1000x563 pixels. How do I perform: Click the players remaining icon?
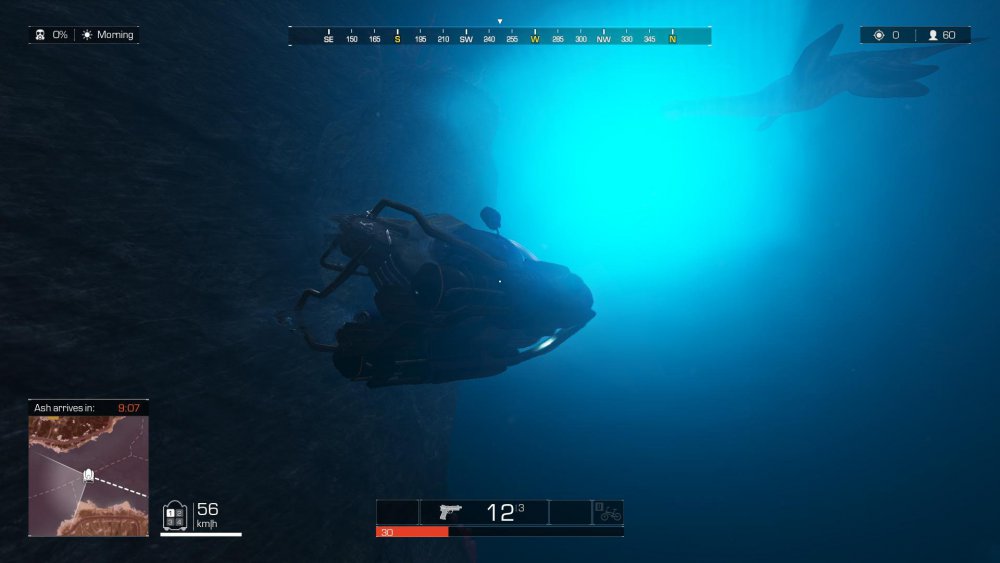pyautogui.click(x=933, y=35)
